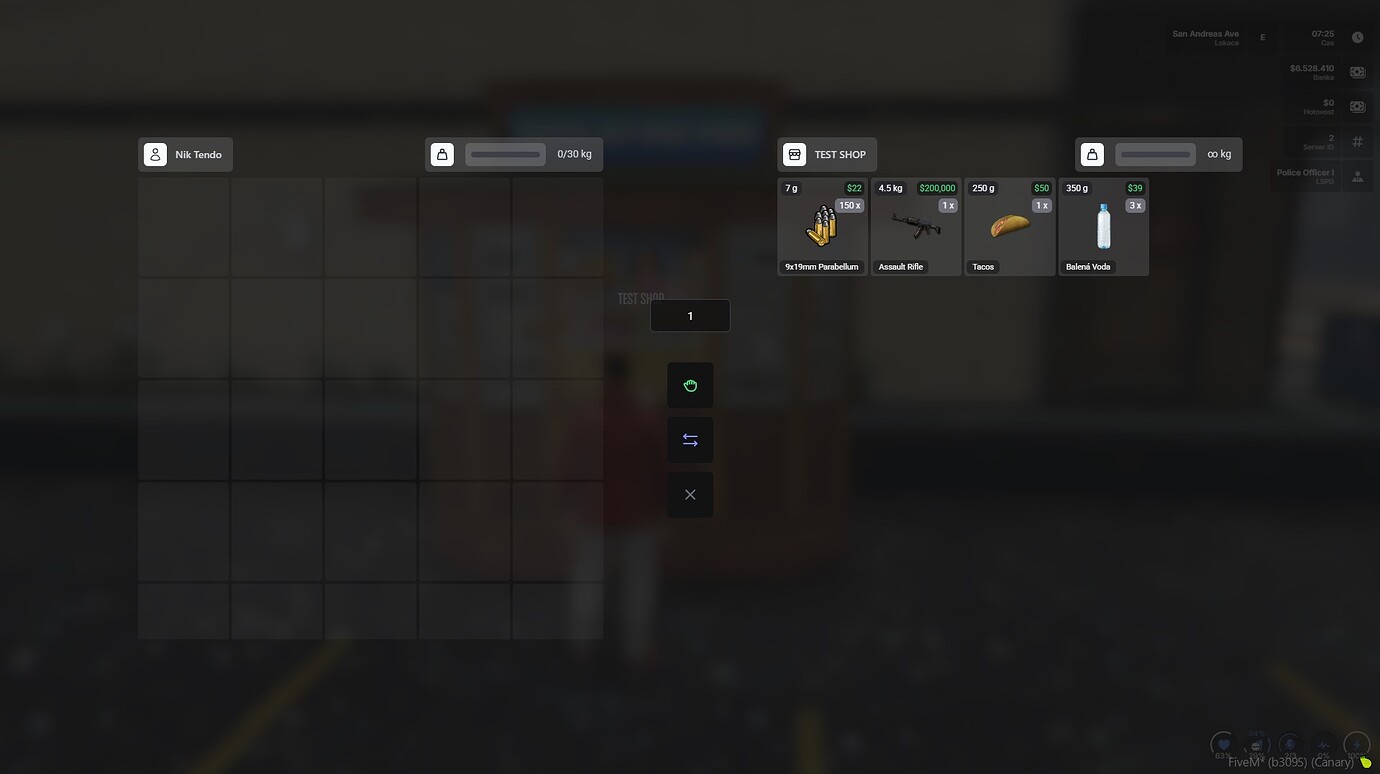Click the stamina lightning indicator at 100%

pyautogui.click(x=1356, y=744)
